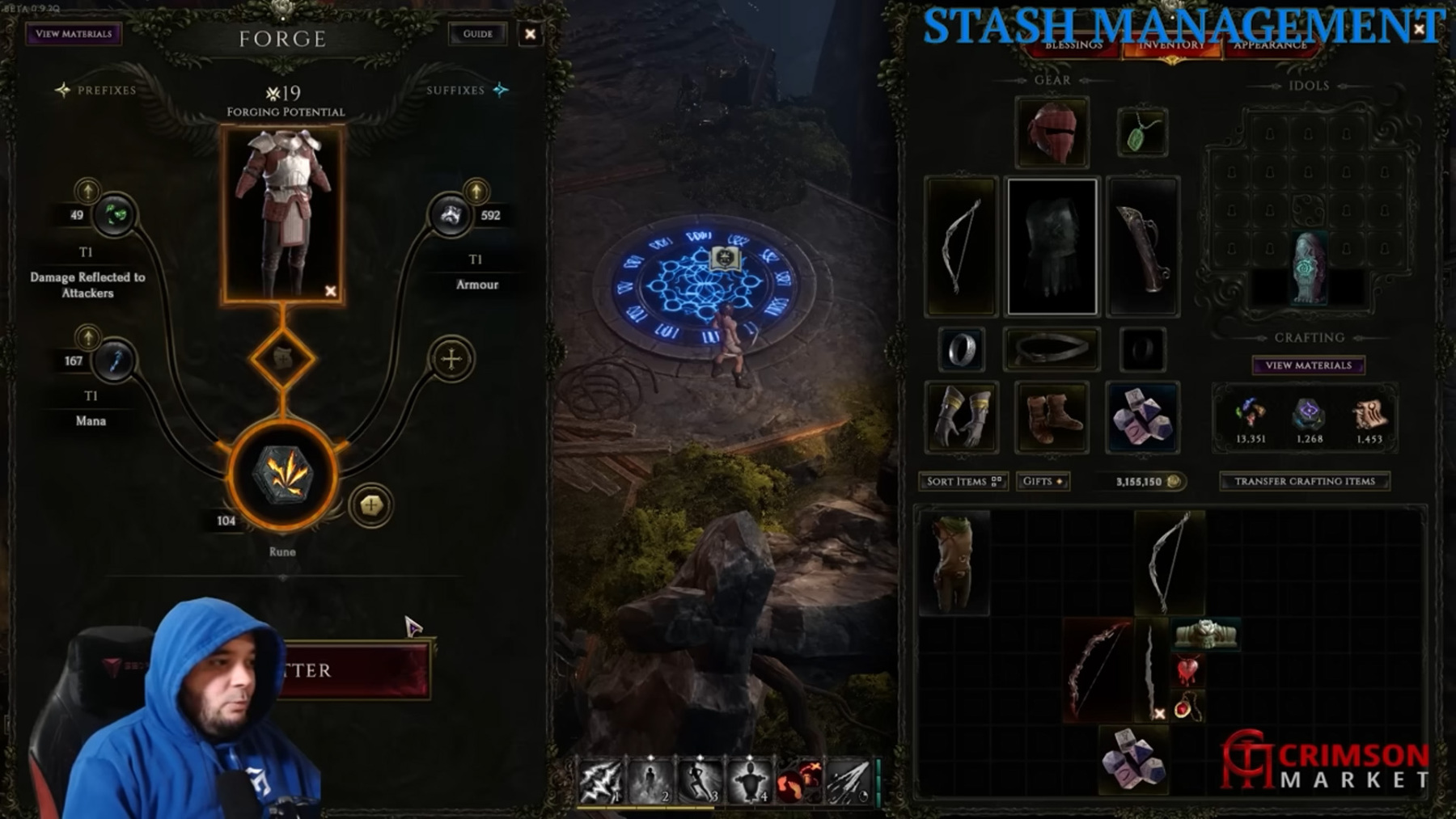
Task: Click the red Shatter forge button
Action: [x=356, y=670]
